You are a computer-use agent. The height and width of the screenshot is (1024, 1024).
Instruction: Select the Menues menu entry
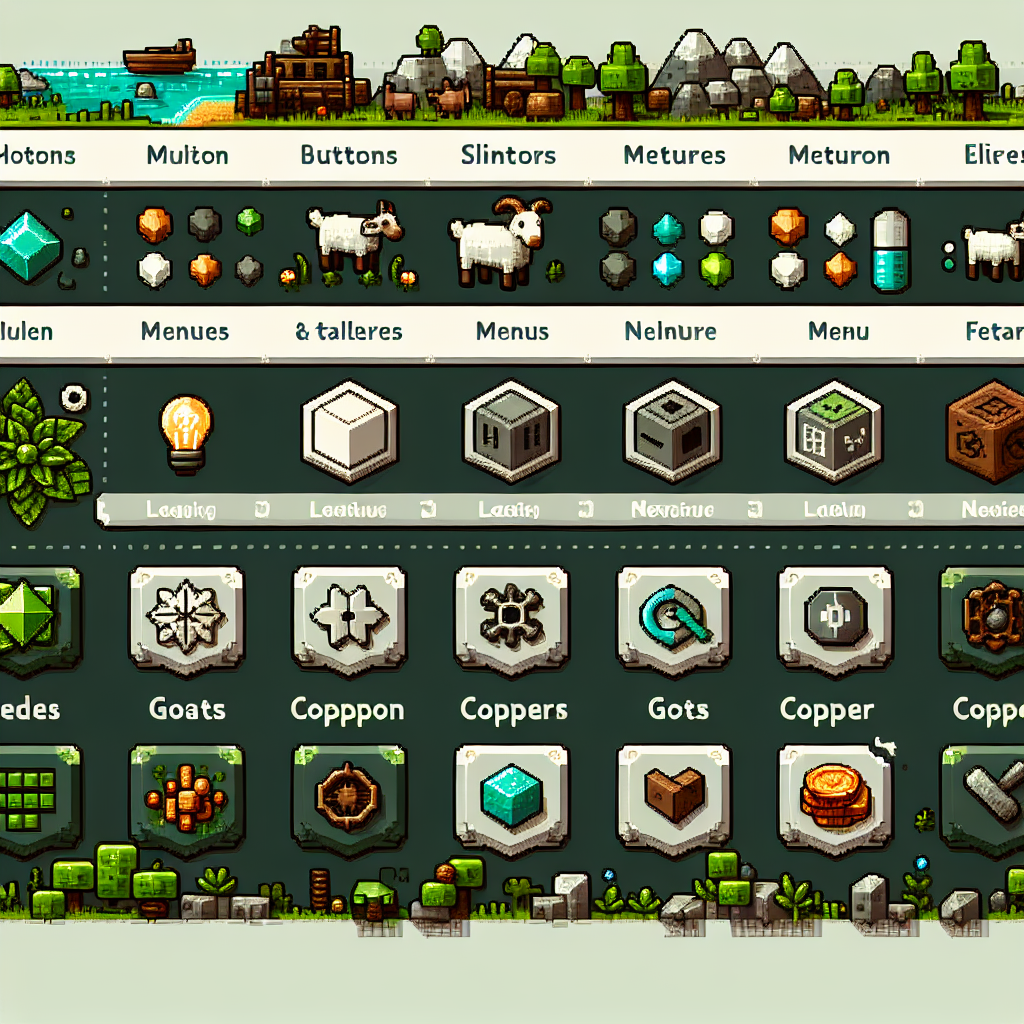185,331
